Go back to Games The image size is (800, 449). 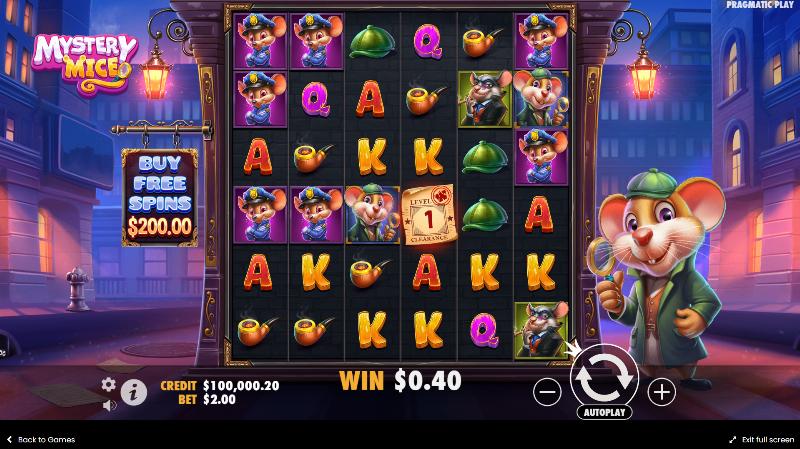40,439
